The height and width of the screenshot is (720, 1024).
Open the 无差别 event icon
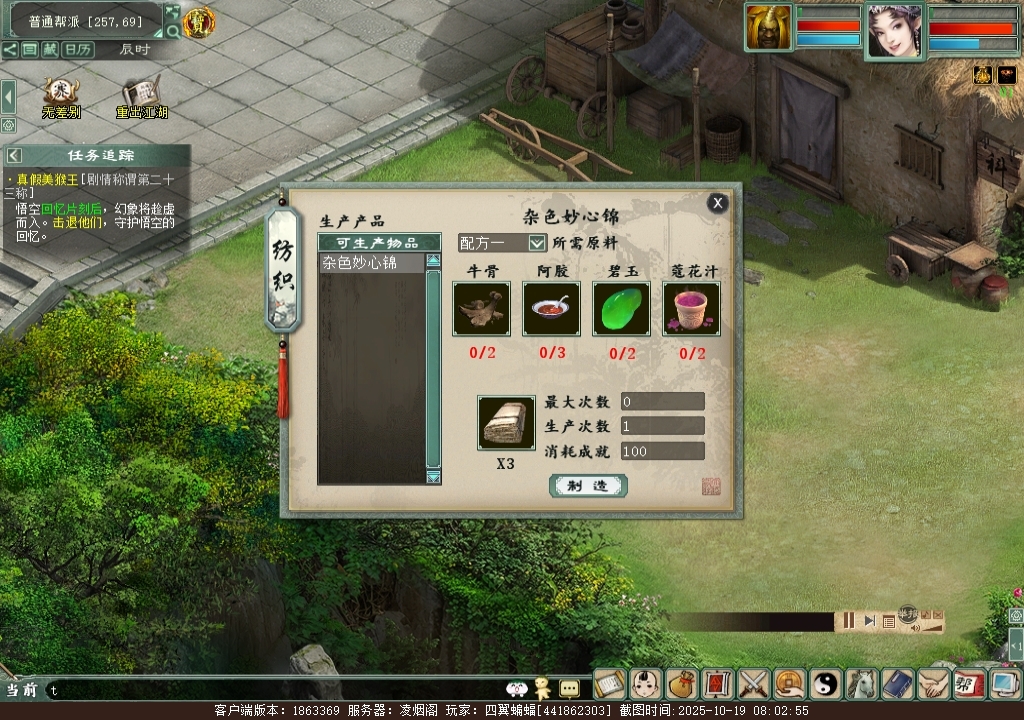pos(60,93)
